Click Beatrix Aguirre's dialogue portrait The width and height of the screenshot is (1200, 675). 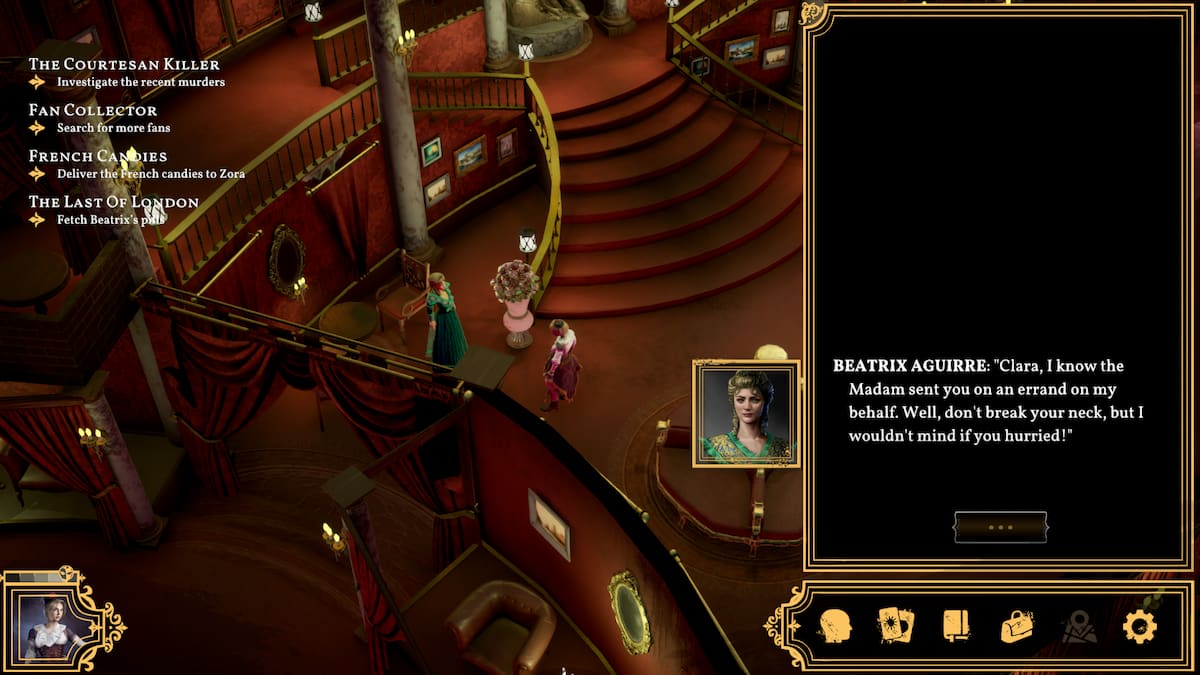click(x=746, y=414)
